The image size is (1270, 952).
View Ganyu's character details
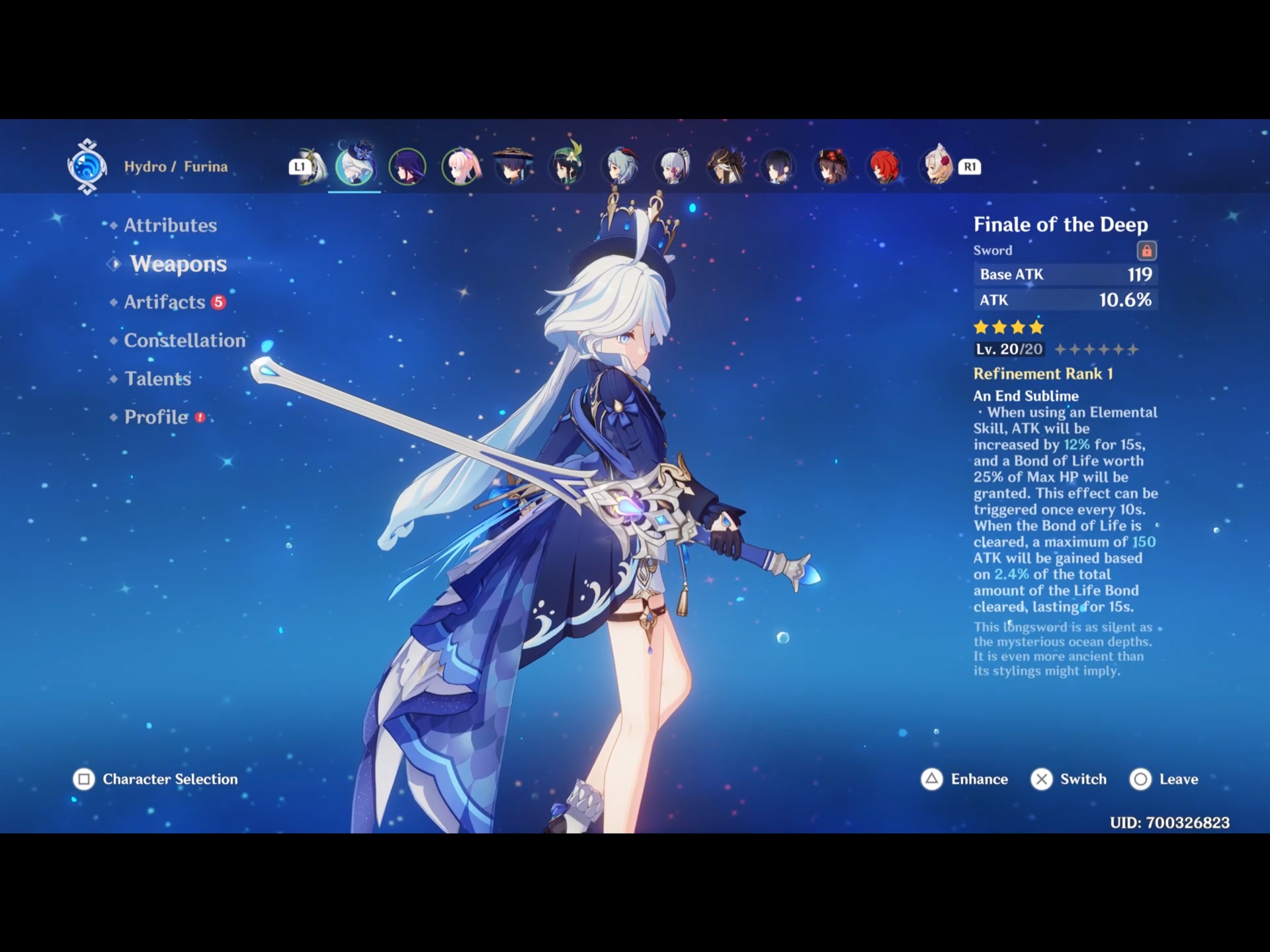click(x=619, y=167)
